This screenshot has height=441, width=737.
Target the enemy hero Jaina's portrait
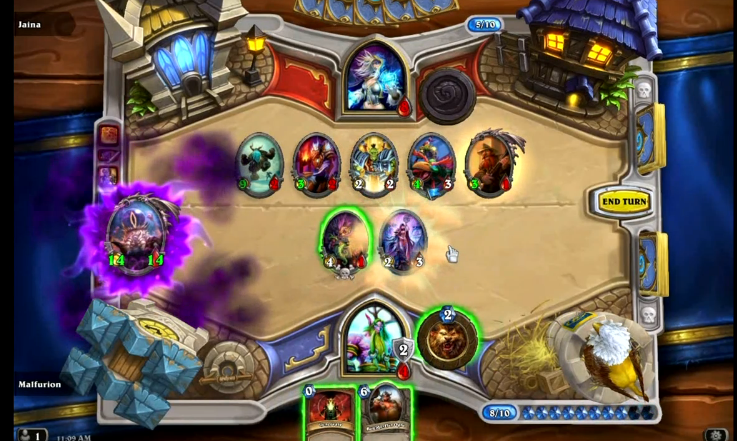(373, 80)
